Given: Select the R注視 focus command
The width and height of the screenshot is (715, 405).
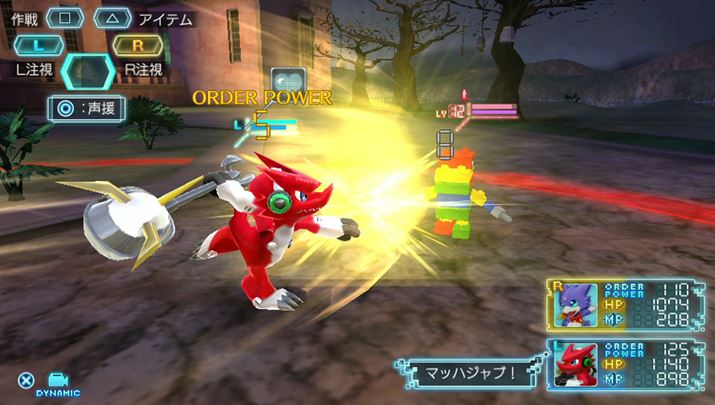Looking at the screenshot, I should (x=138, y=45).
